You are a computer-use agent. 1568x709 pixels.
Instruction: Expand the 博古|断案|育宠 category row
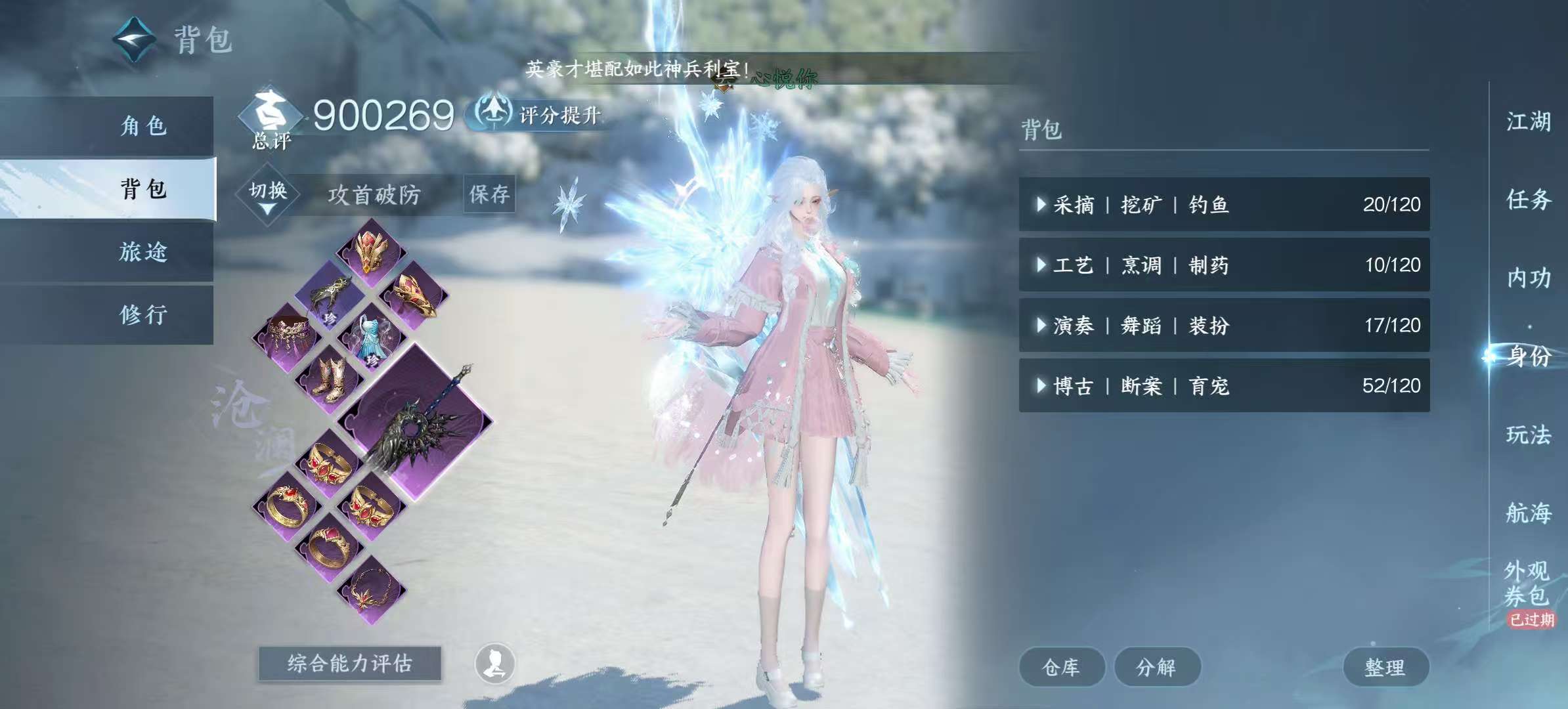point(1221,387)
